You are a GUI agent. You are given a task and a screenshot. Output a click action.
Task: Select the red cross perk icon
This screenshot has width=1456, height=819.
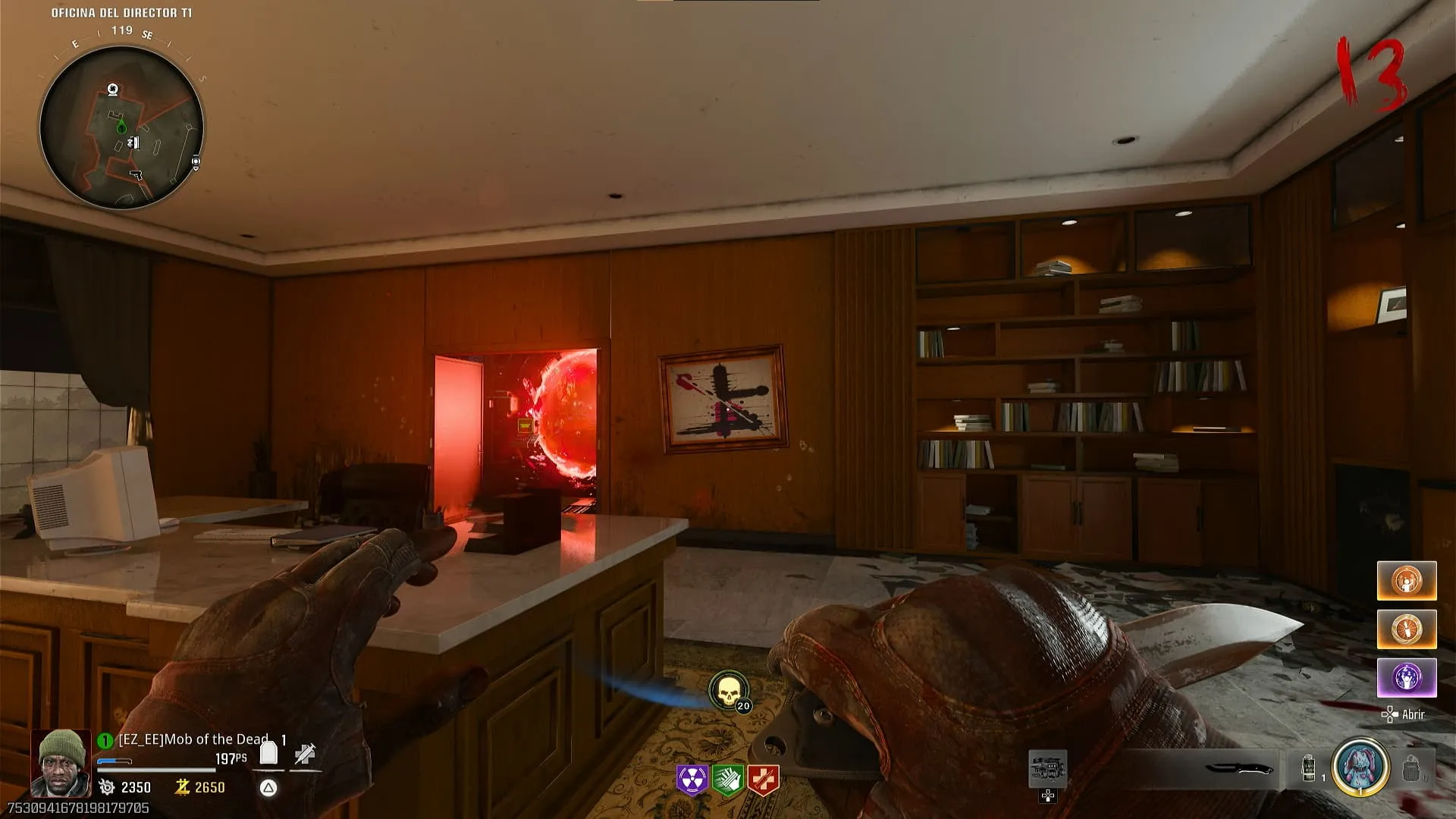tap(763, 780)
